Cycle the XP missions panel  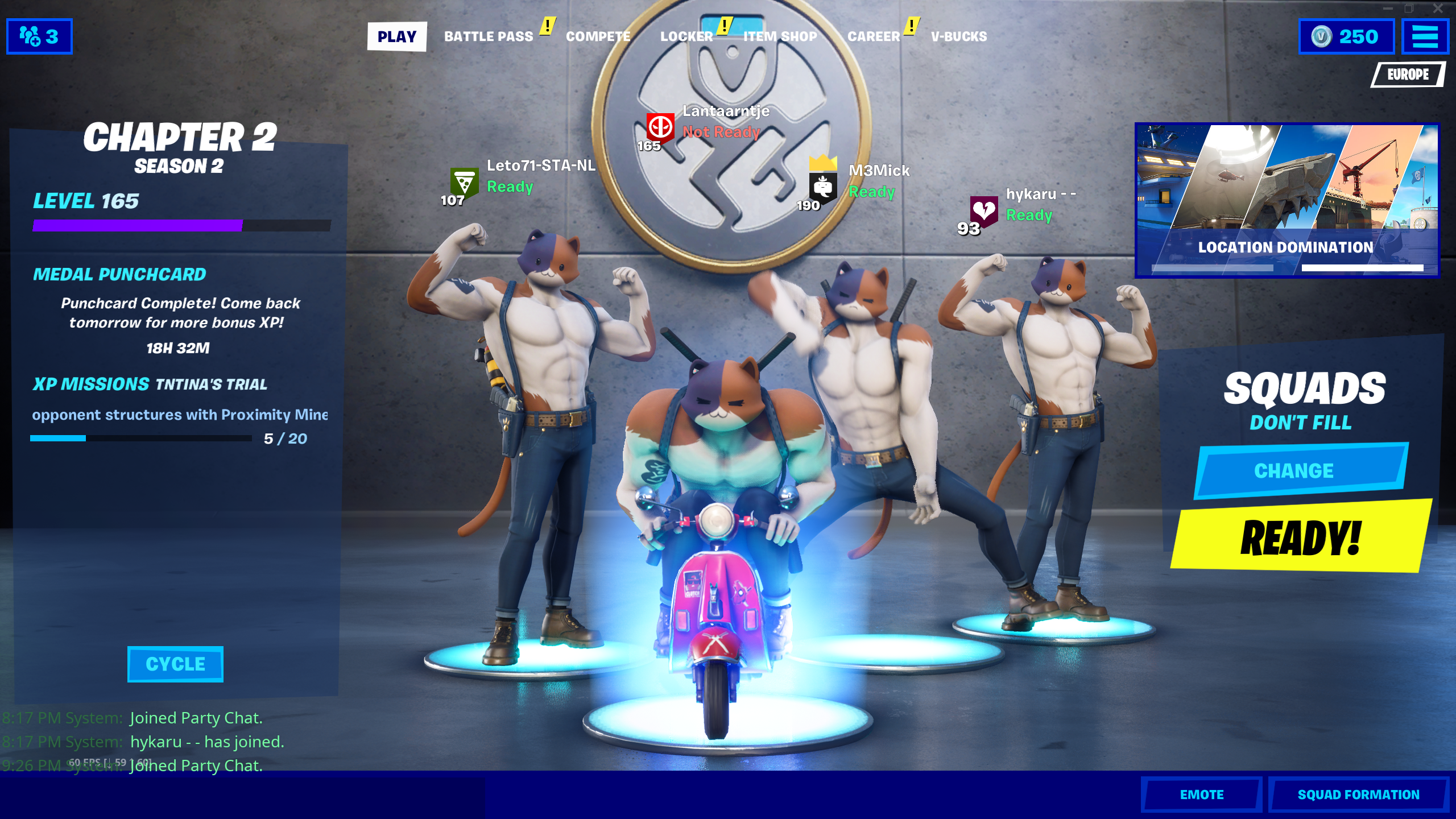pos(175,664)
